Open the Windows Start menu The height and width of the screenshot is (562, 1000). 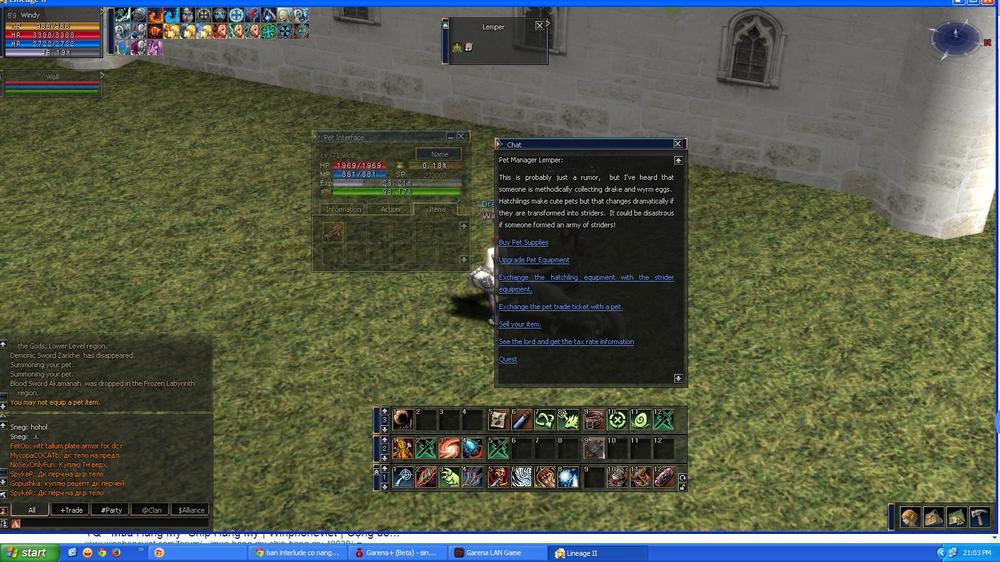coord(26,552)
